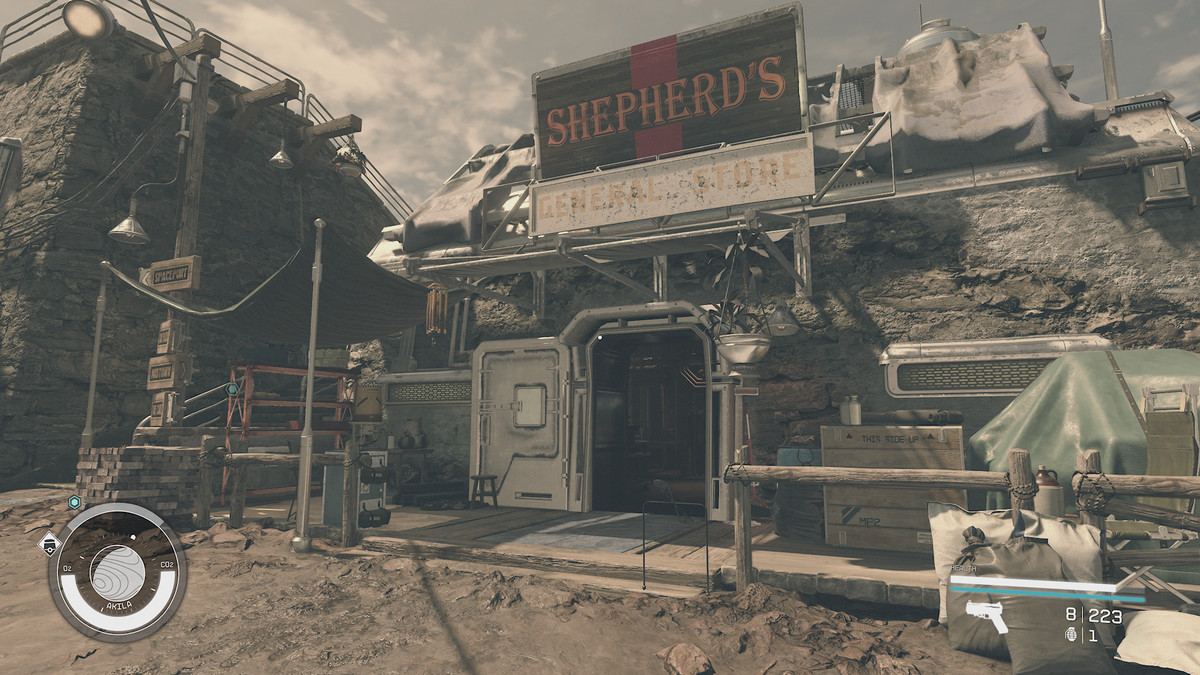Select the blue hexagon mission marker

point(74,503)
